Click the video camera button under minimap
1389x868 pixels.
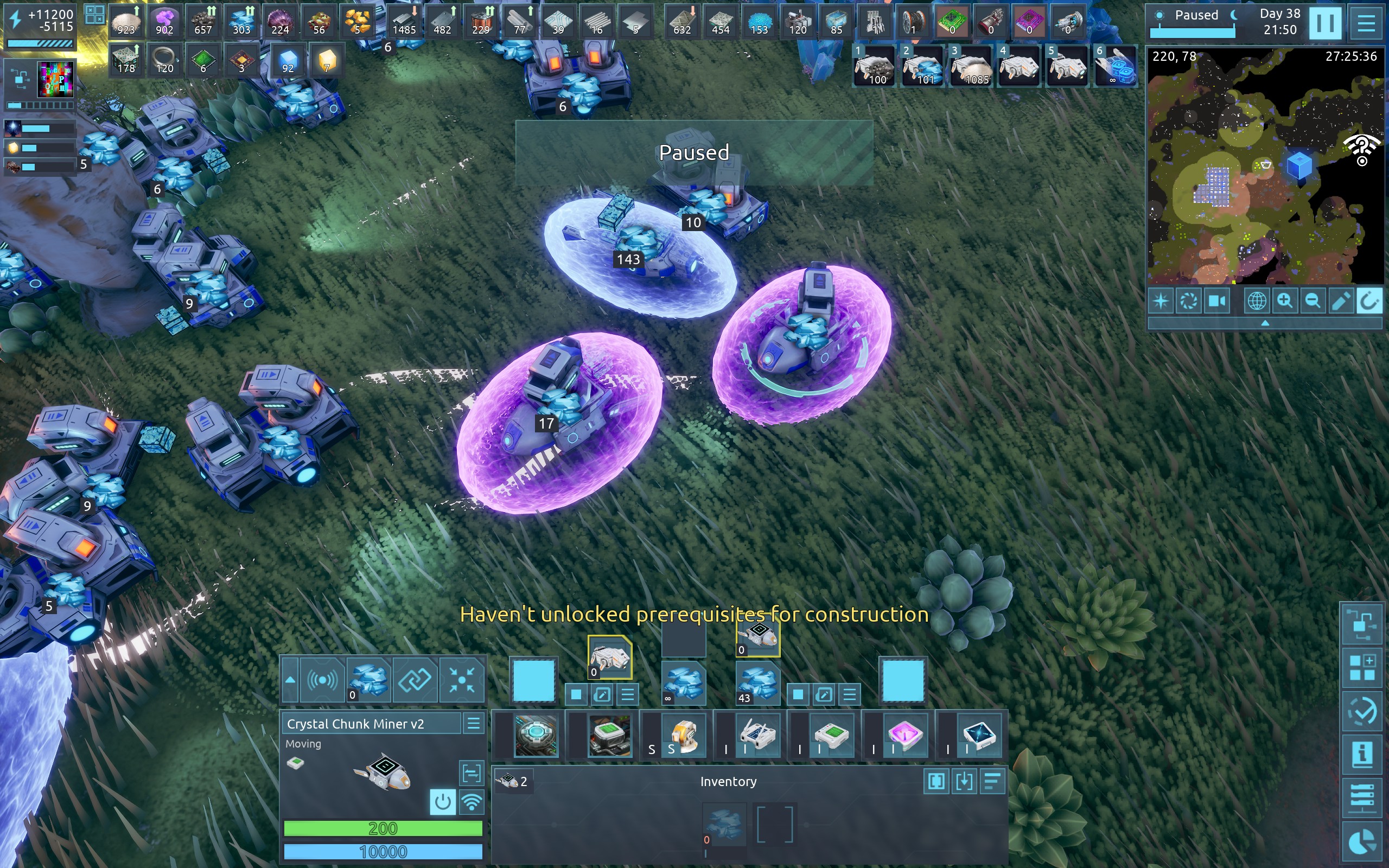tap(1217, 301)
